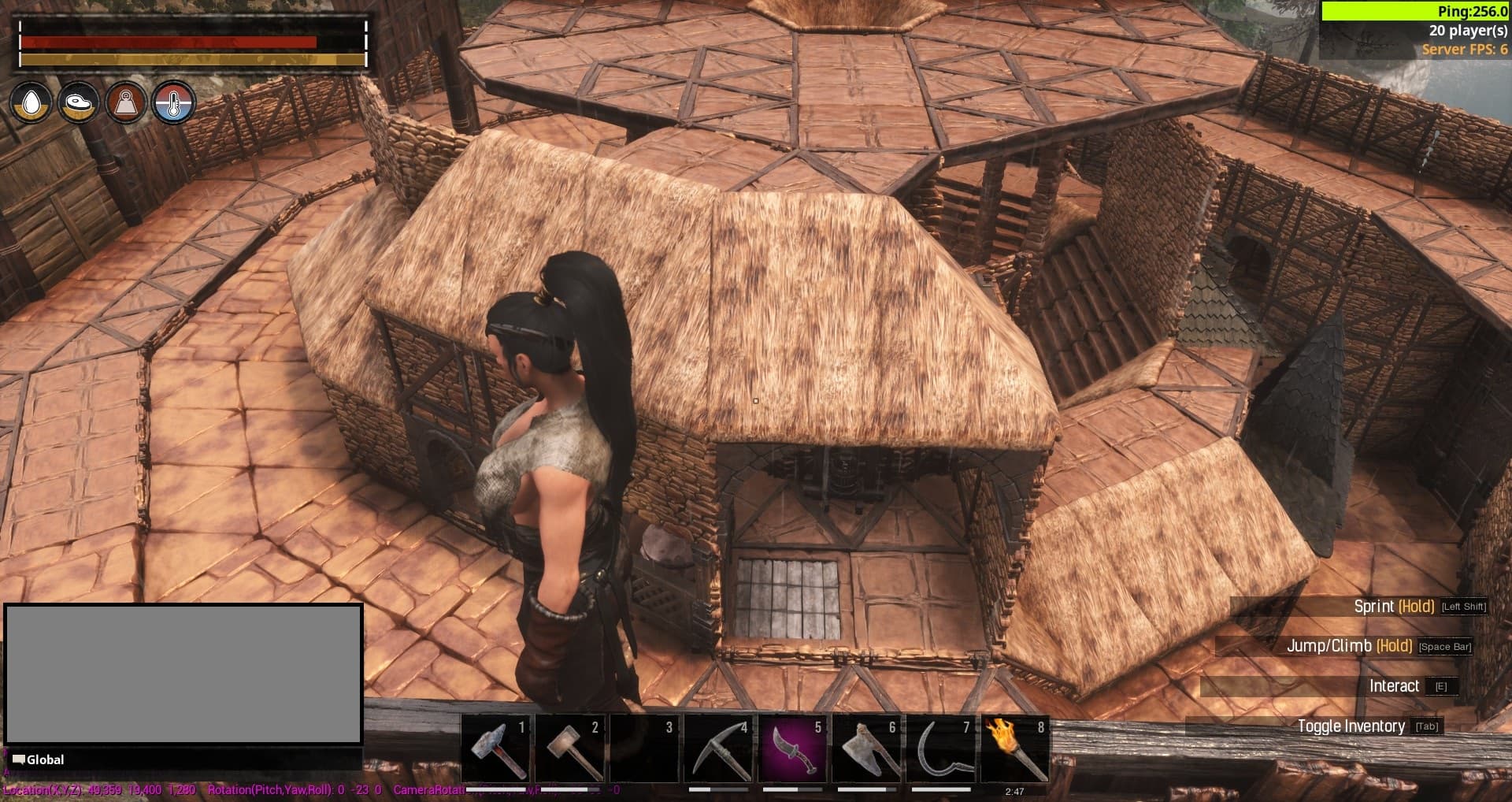Select the burning torch slot
1512x802 pixels.
coord(1014,748)
